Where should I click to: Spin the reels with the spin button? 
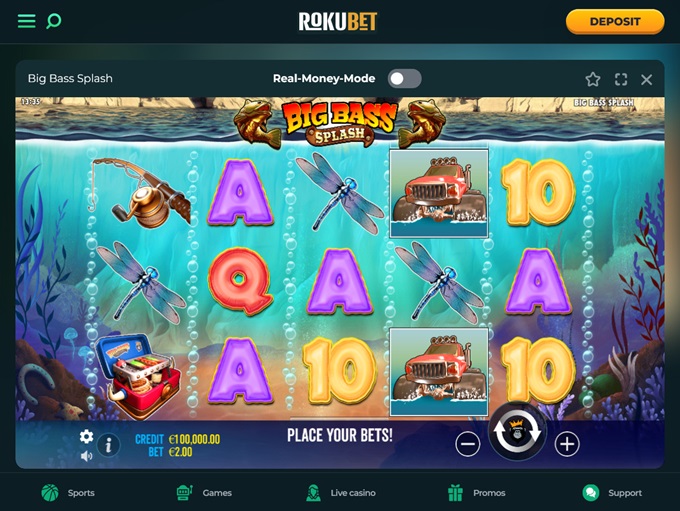(517, 433)
